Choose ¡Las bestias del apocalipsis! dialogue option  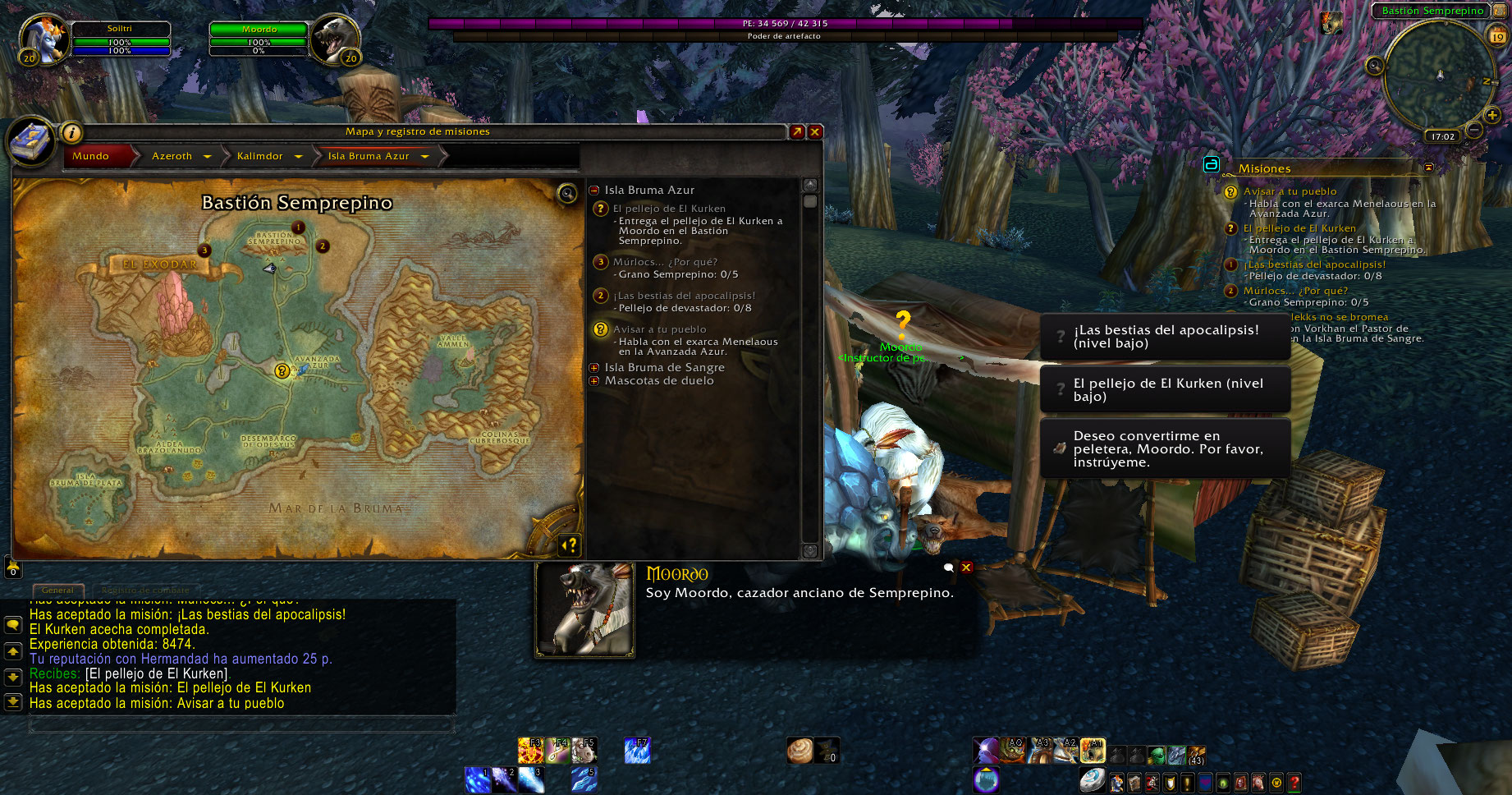1165,337
